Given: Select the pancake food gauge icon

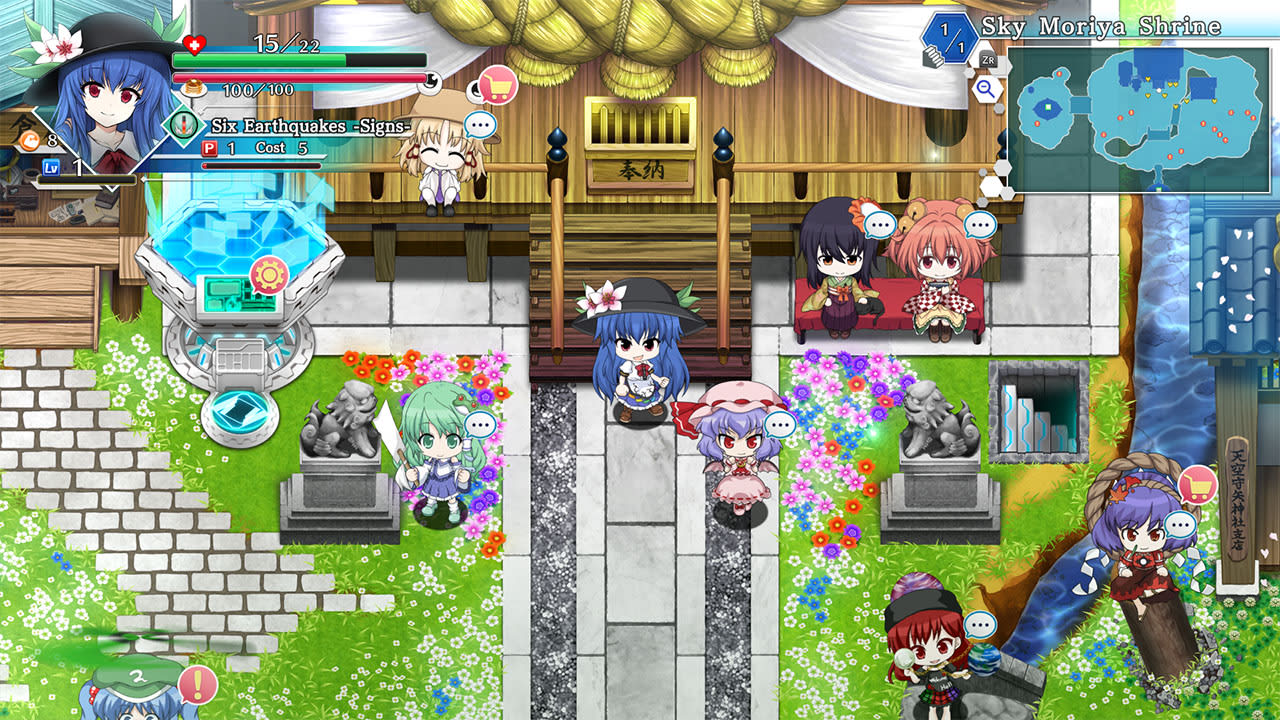Looking at the screenshot, I should (x=191, y=86).
